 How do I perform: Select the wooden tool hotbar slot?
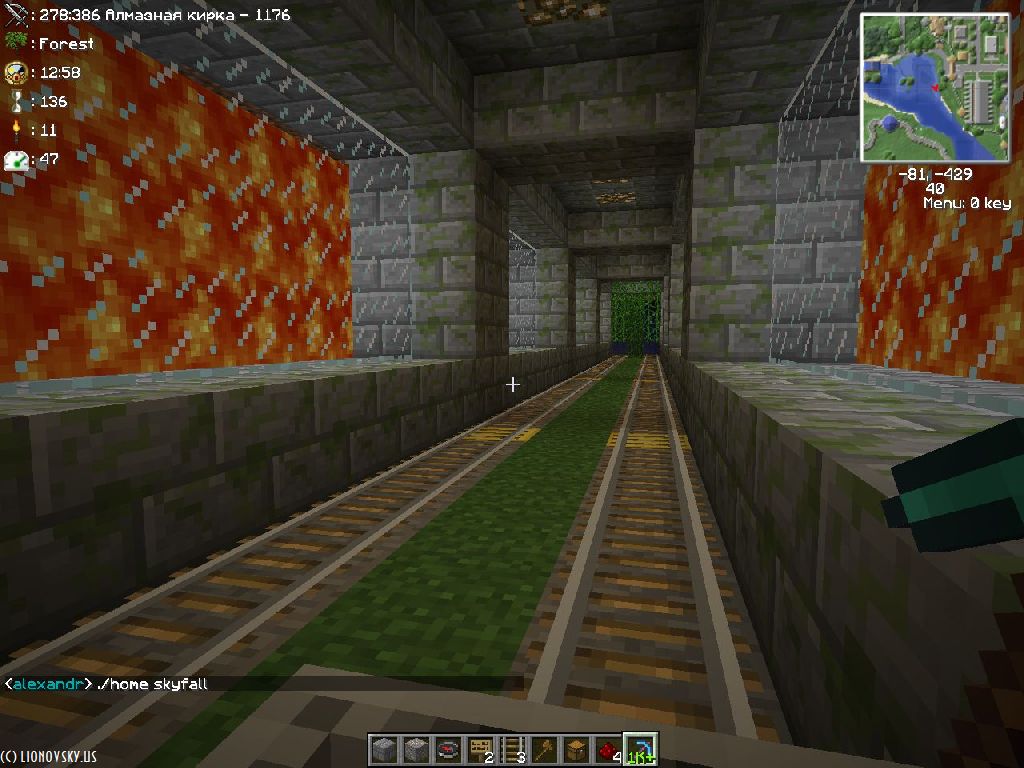[545, 750]
